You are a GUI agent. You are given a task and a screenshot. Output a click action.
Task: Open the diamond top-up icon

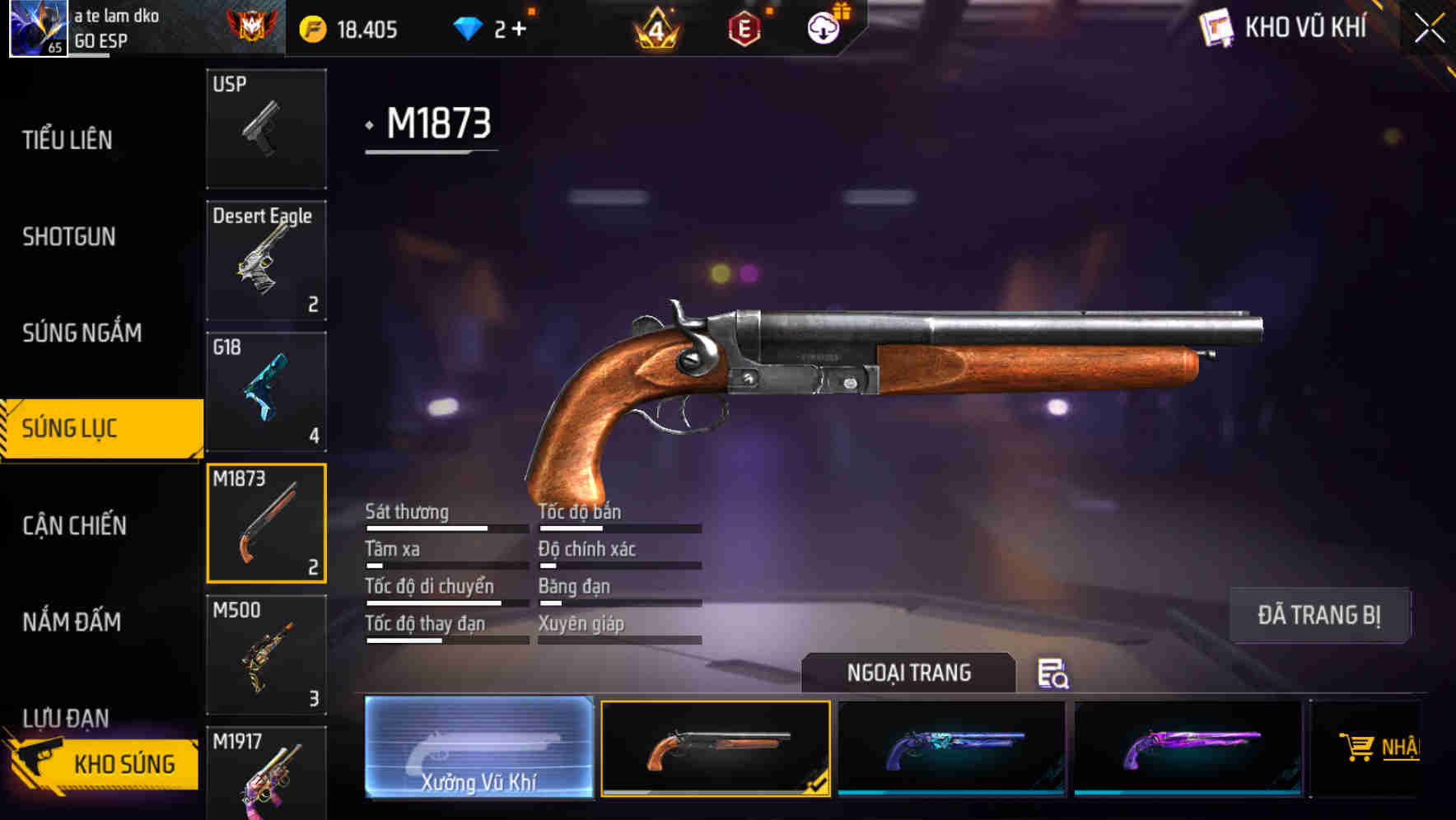(469, 28)
